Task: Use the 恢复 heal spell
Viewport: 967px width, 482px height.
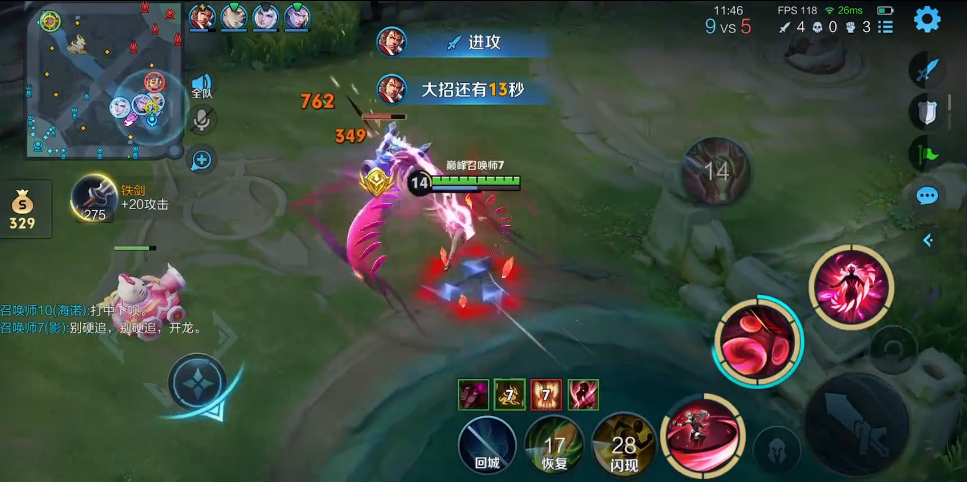Action: (554, 443)
